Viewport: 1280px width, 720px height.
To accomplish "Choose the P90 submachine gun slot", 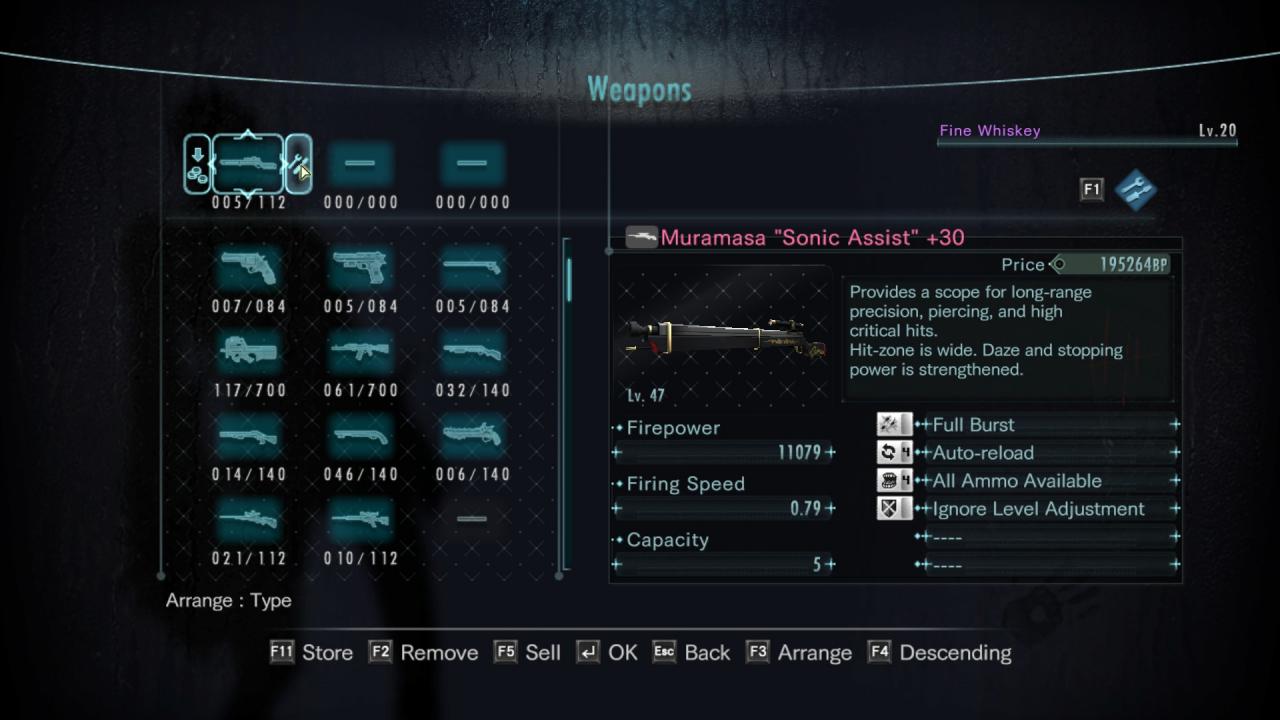I will click(x=248, y=352).
